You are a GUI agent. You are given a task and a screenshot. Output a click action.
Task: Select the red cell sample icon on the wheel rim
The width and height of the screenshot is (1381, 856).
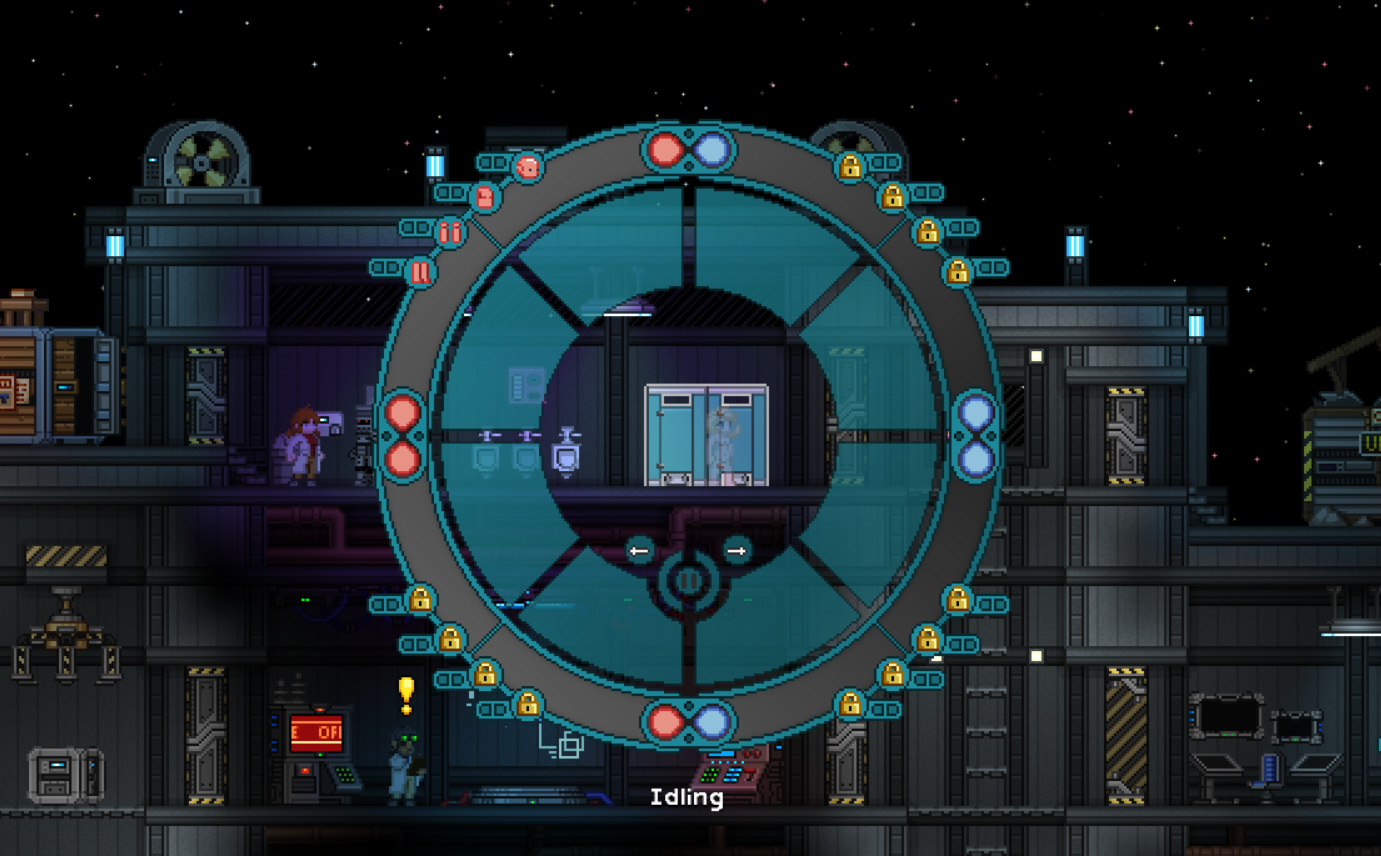pos(527,165)
